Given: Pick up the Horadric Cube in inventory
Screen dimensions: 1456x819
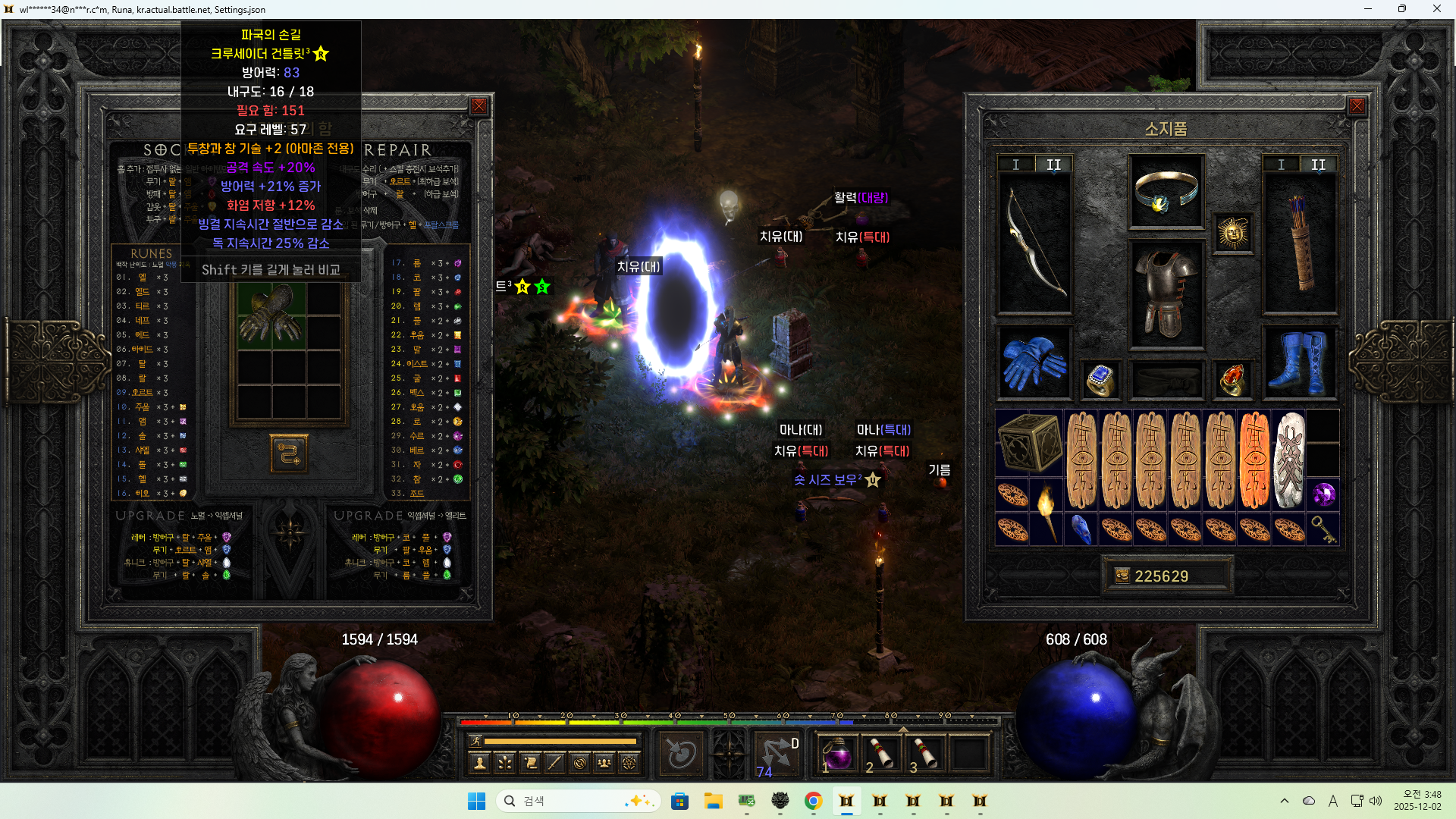Looking at the screenshot, I should 1029,443.
